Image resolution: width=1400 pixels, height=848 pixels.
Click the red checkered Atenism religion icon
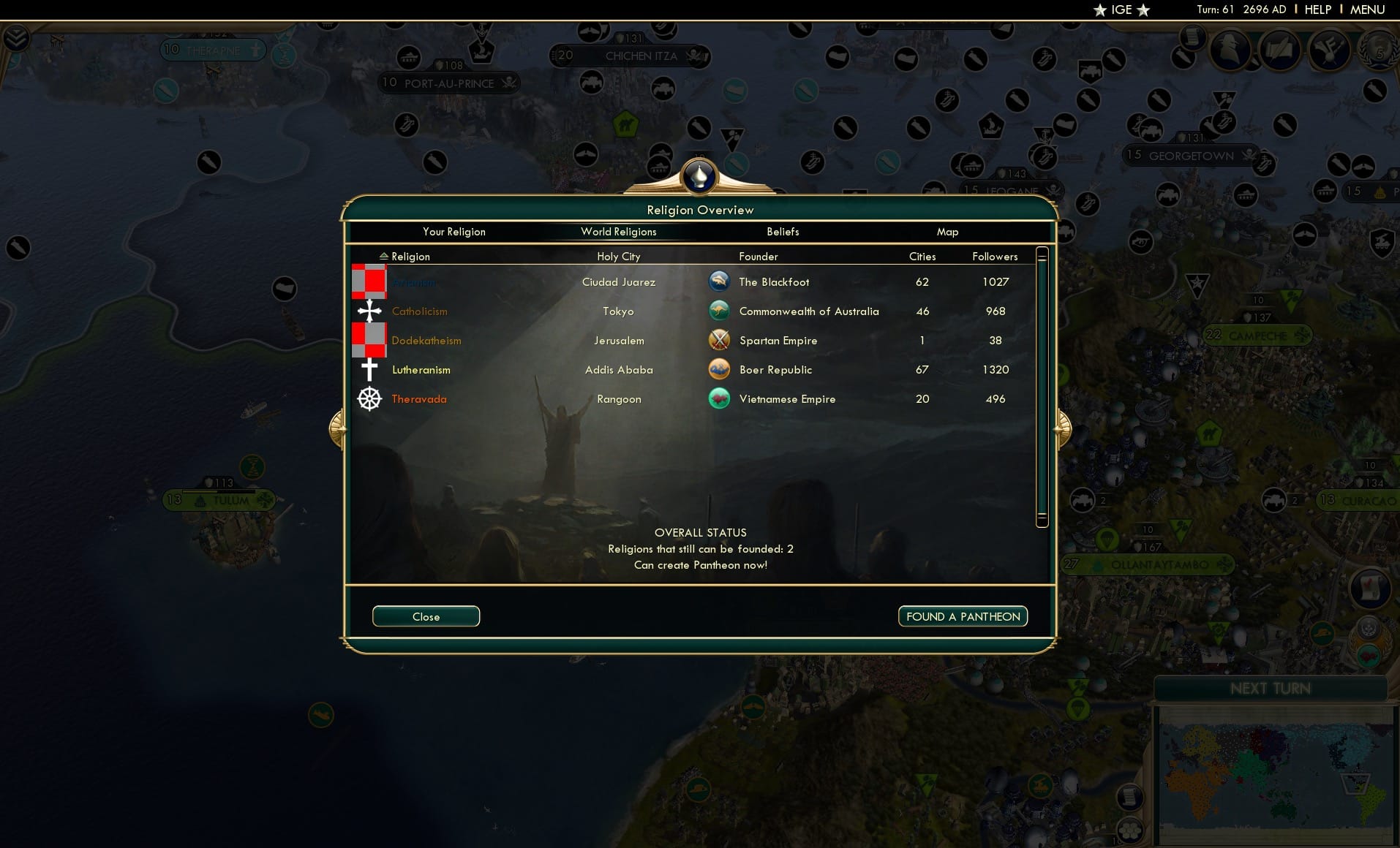[x=369, y=281]
